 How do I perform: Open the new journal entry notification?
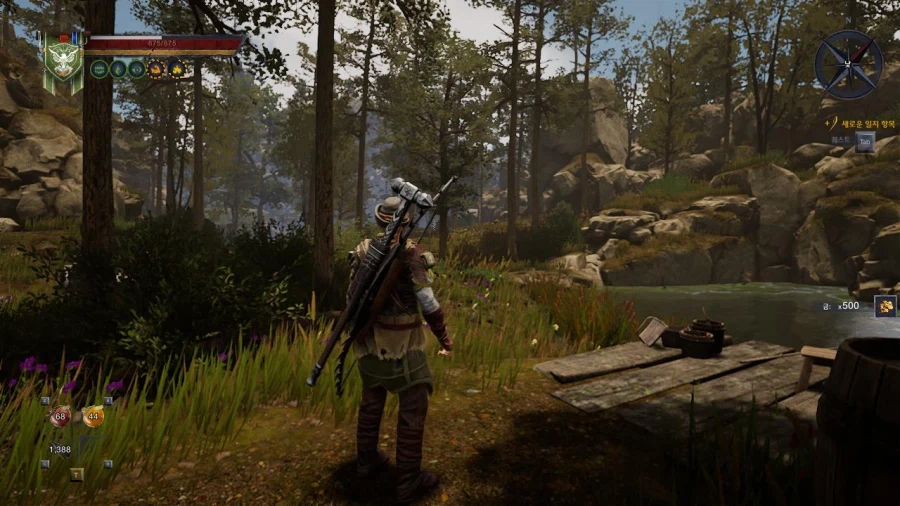click(856, 123)
